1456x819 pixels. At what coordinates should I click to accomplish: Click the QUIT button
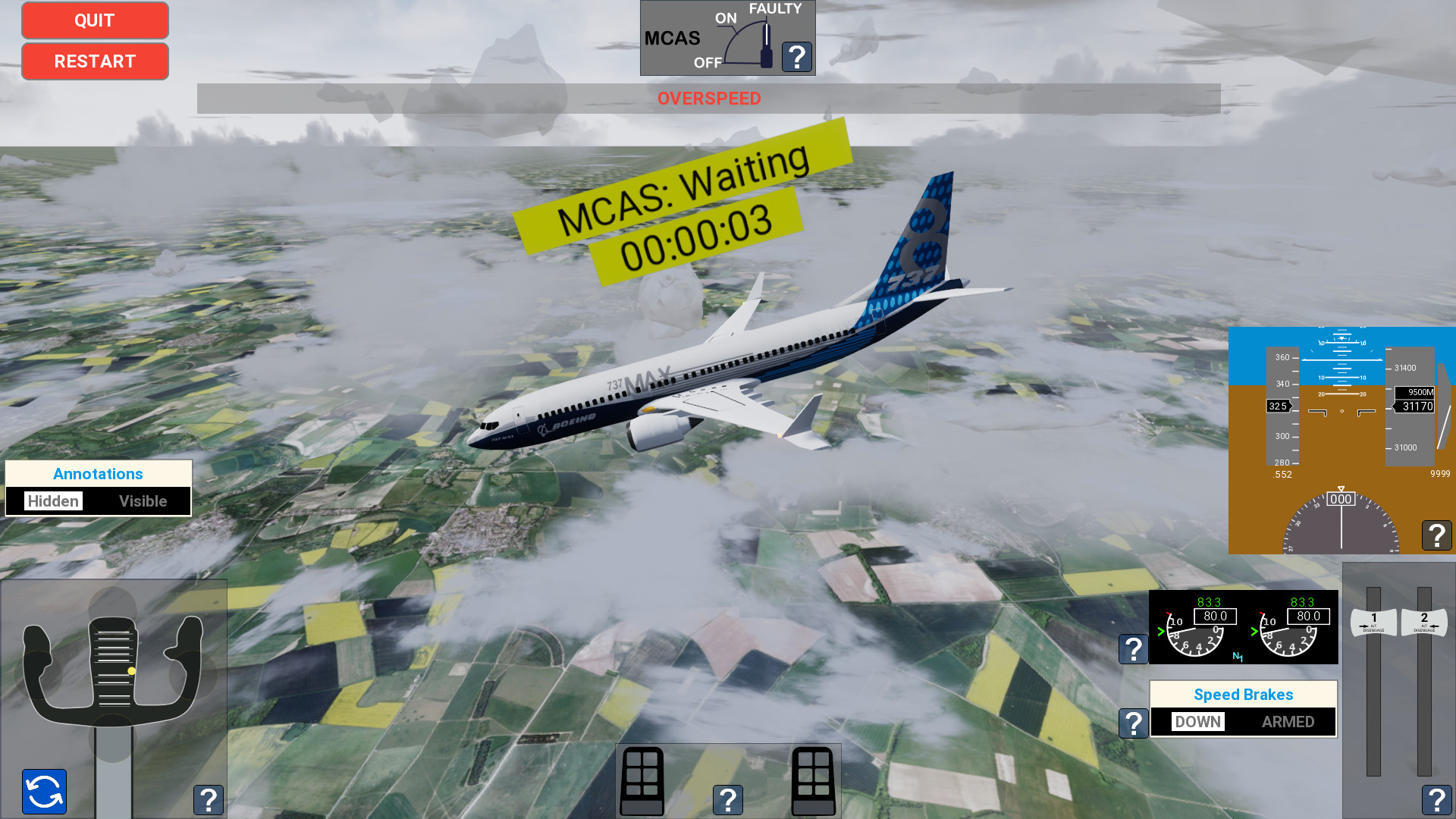94,20
